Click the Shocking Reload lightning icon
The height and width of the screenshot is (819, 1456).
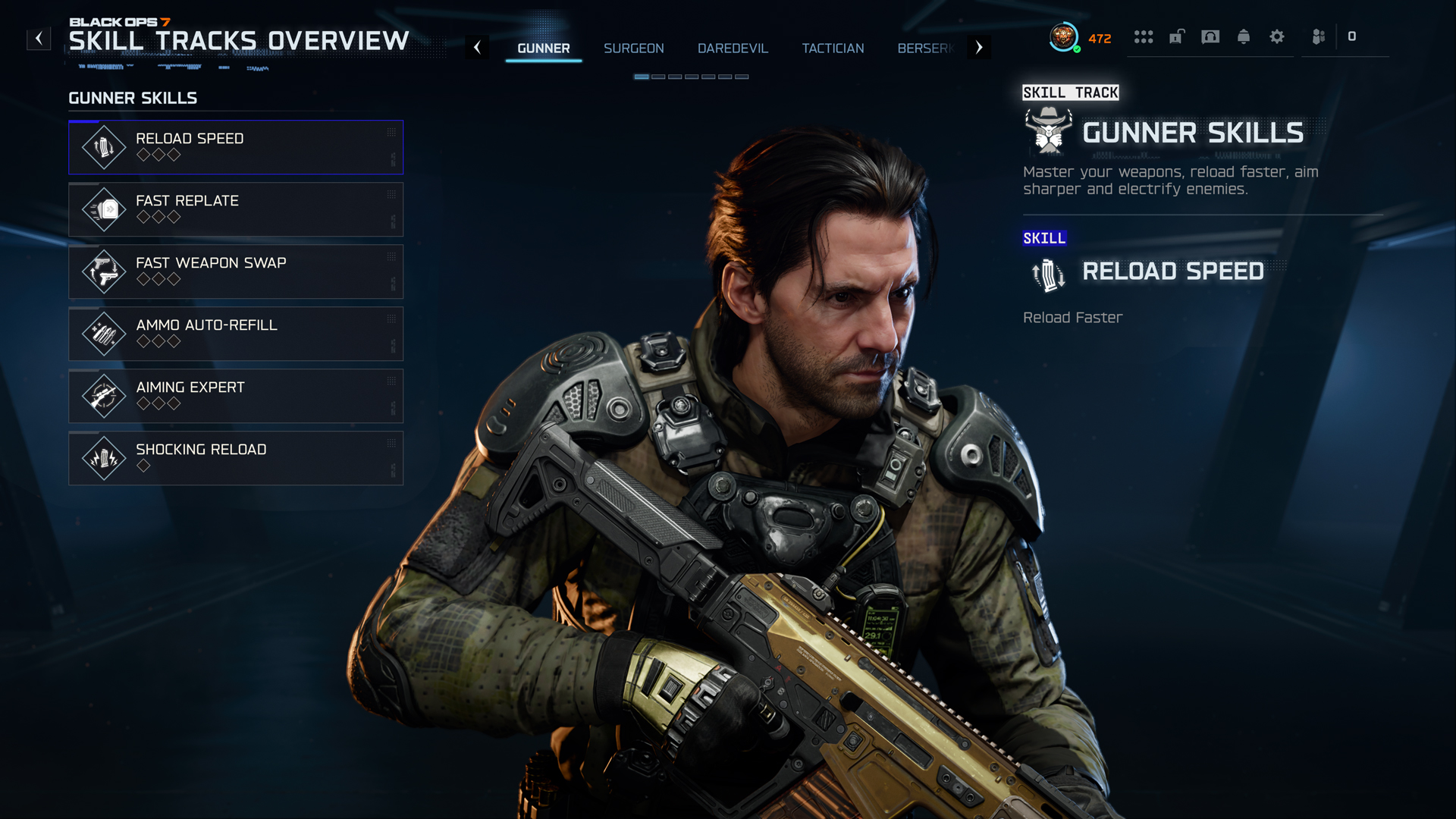click(104, 458)
